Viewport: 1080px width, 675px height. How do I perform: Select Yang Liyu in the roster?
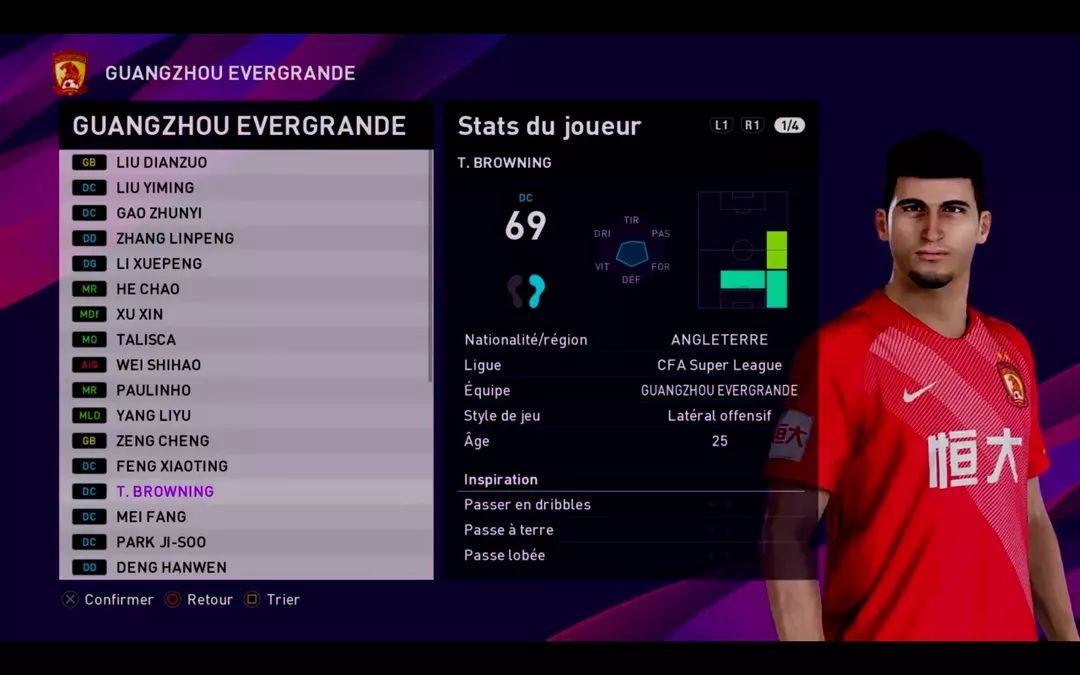tap(245, 415)
